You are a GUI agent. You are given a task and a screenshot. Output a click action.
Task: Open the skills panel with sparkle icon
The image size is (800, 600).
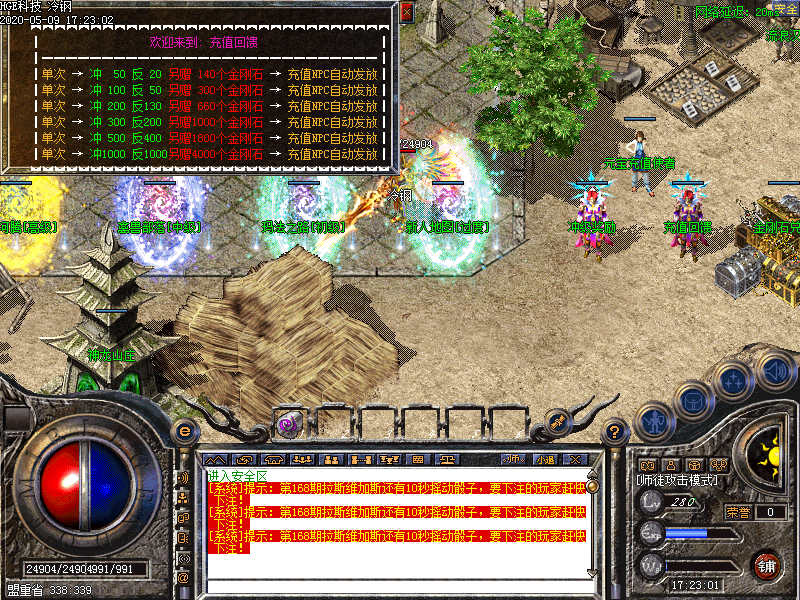click(733, 381)
